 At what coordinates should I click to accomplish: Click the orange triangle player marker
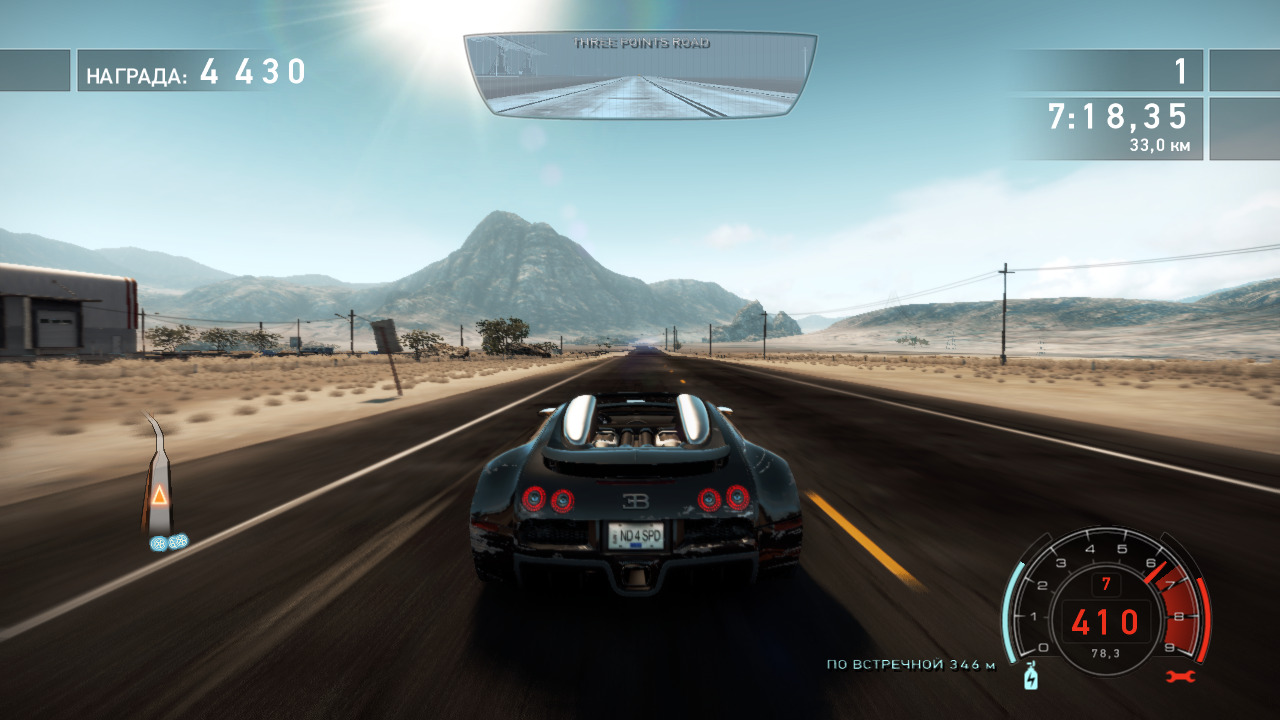pos(159,494)
